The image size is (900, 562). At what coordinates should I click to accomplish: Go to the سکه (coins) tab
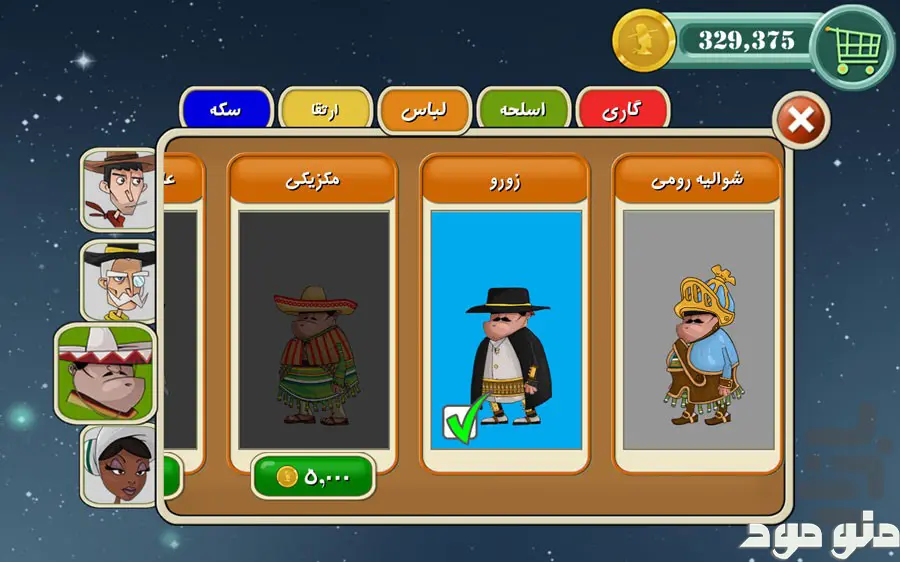[x=226, y=109]
